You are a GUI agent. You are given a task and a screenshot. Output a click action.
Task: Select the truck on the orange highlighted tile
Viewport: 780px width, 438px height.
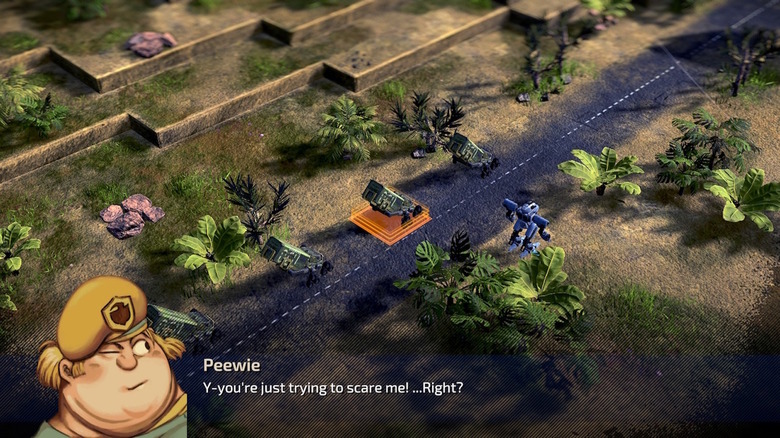click(390, 202)
